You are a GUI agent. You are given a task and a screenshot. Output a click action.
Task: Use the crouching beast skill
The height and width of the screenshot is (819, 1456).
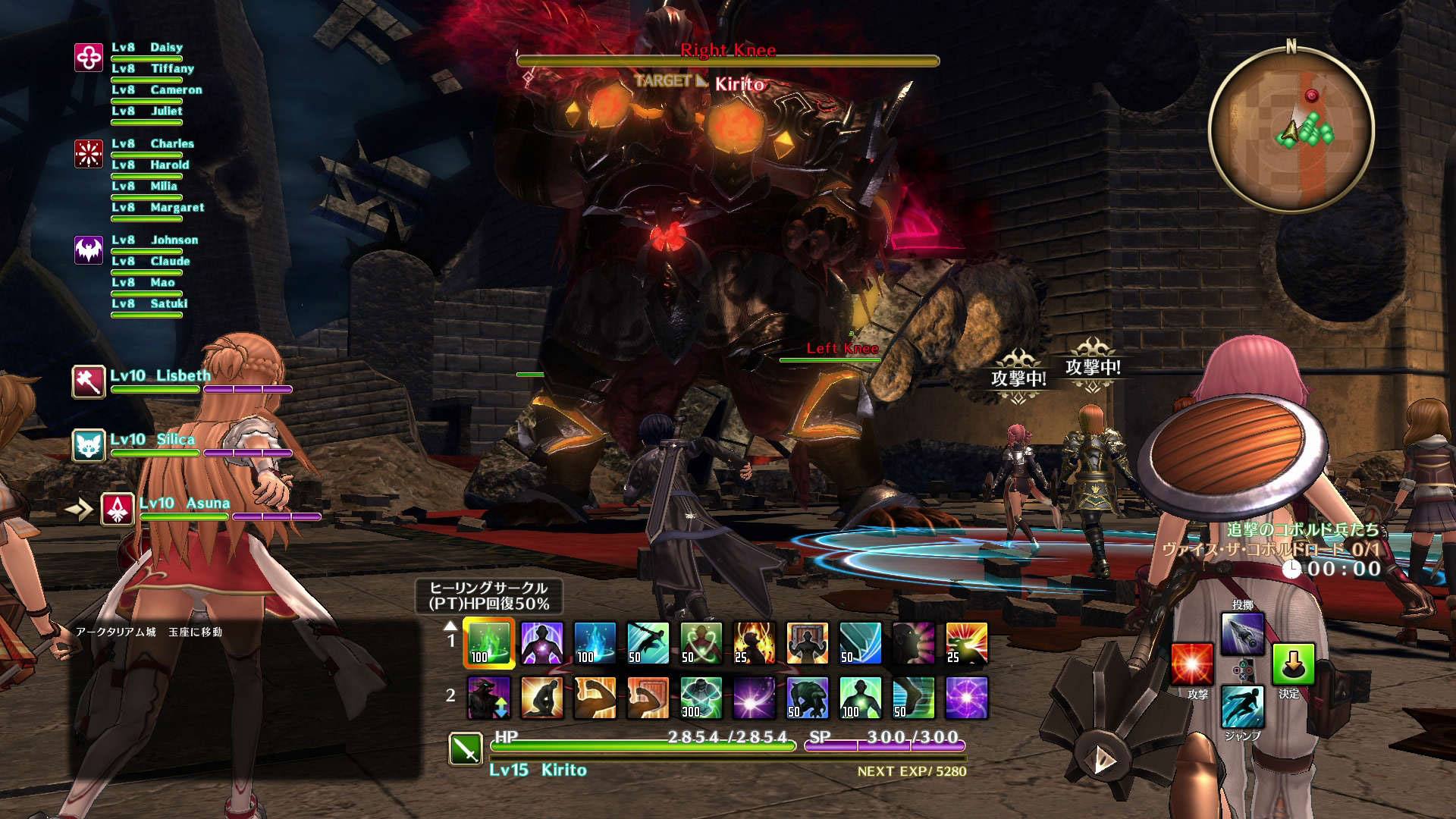coord(808,698)
